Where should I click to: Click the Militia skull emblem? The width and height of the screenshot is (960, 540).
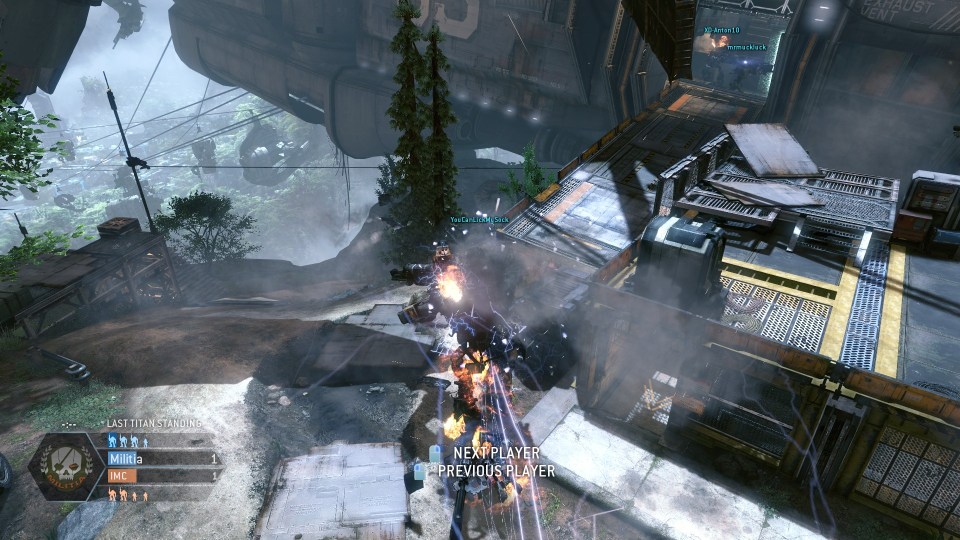[x=66, y=467]
